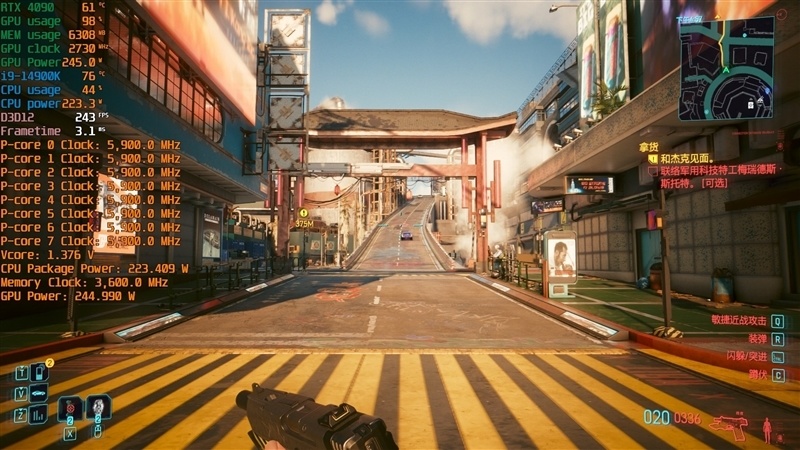Select the 和杰克见面 objective
800x450 pixels.
[x=684, y=159]
